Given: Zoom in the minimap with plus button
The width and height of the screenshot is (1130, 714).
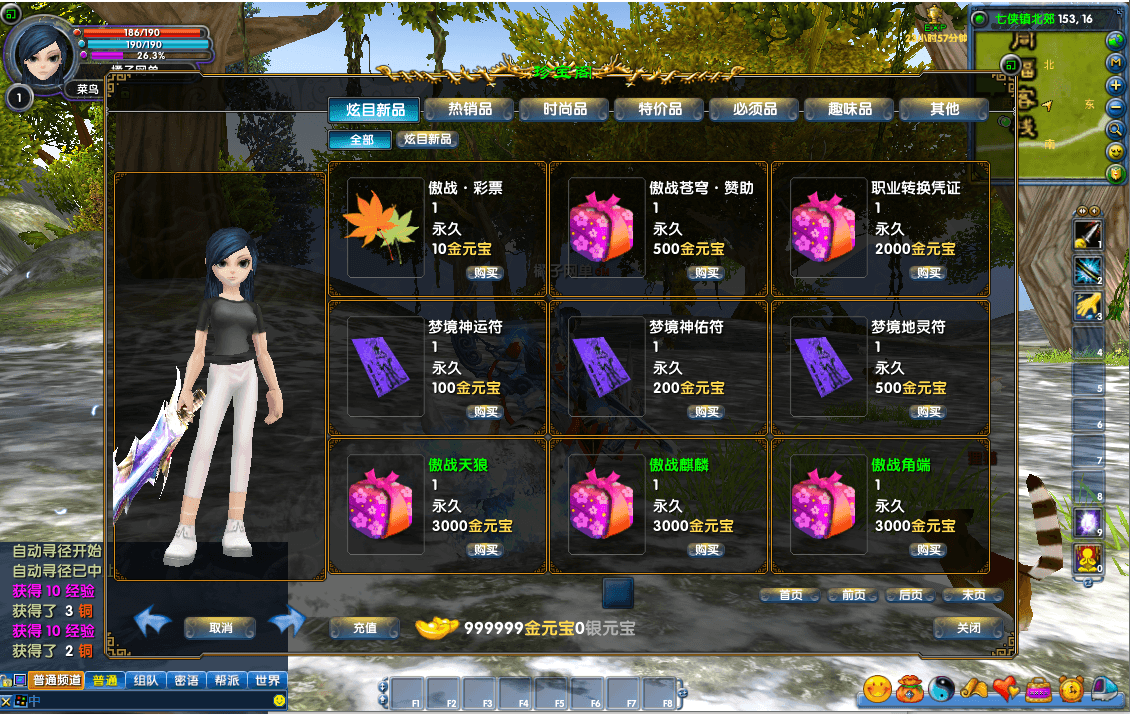Looking at the screenshot, I should (1116, 85).
